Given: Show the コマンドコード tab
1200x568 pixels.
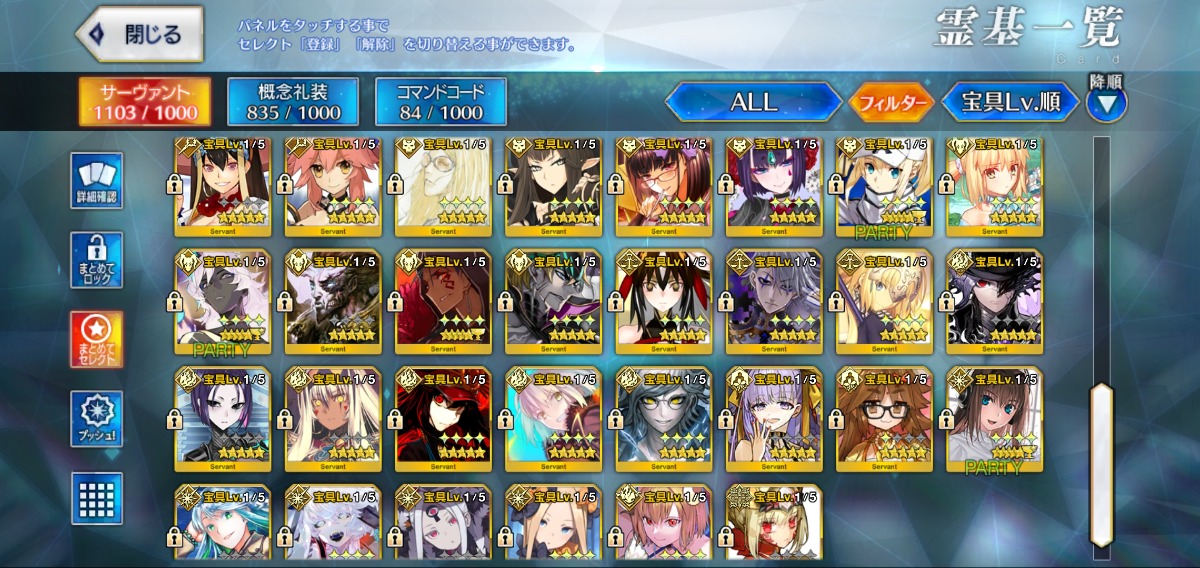Looking at the screenshot, I should (x=441, y=102).
